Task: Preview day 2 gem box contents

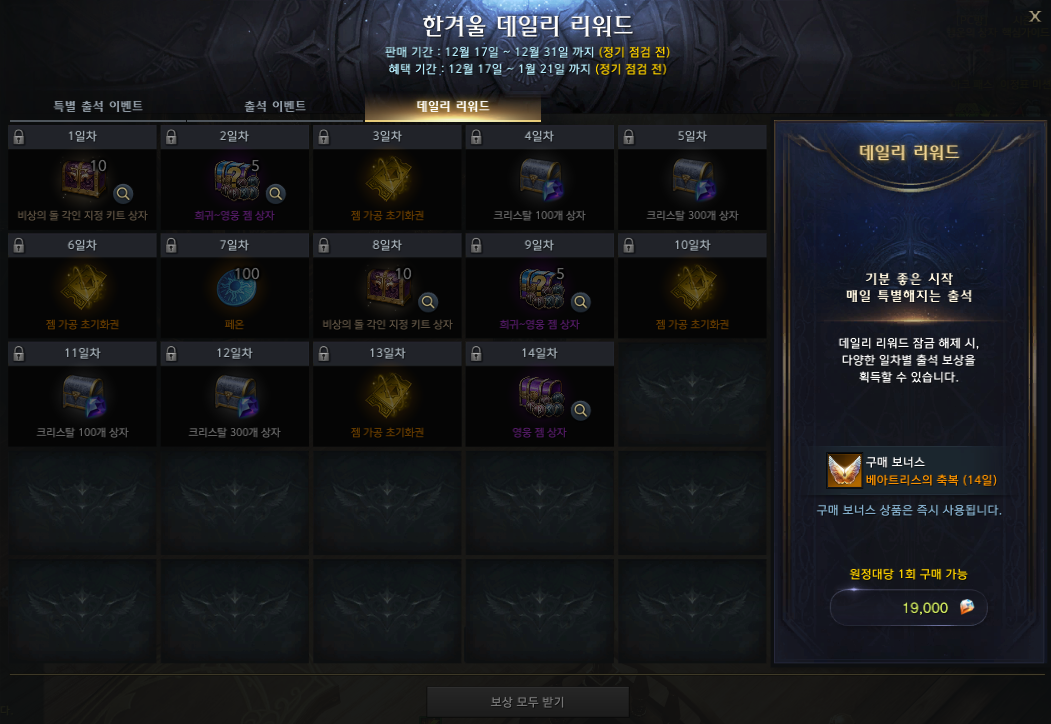Action: click(x=275, y=193)
